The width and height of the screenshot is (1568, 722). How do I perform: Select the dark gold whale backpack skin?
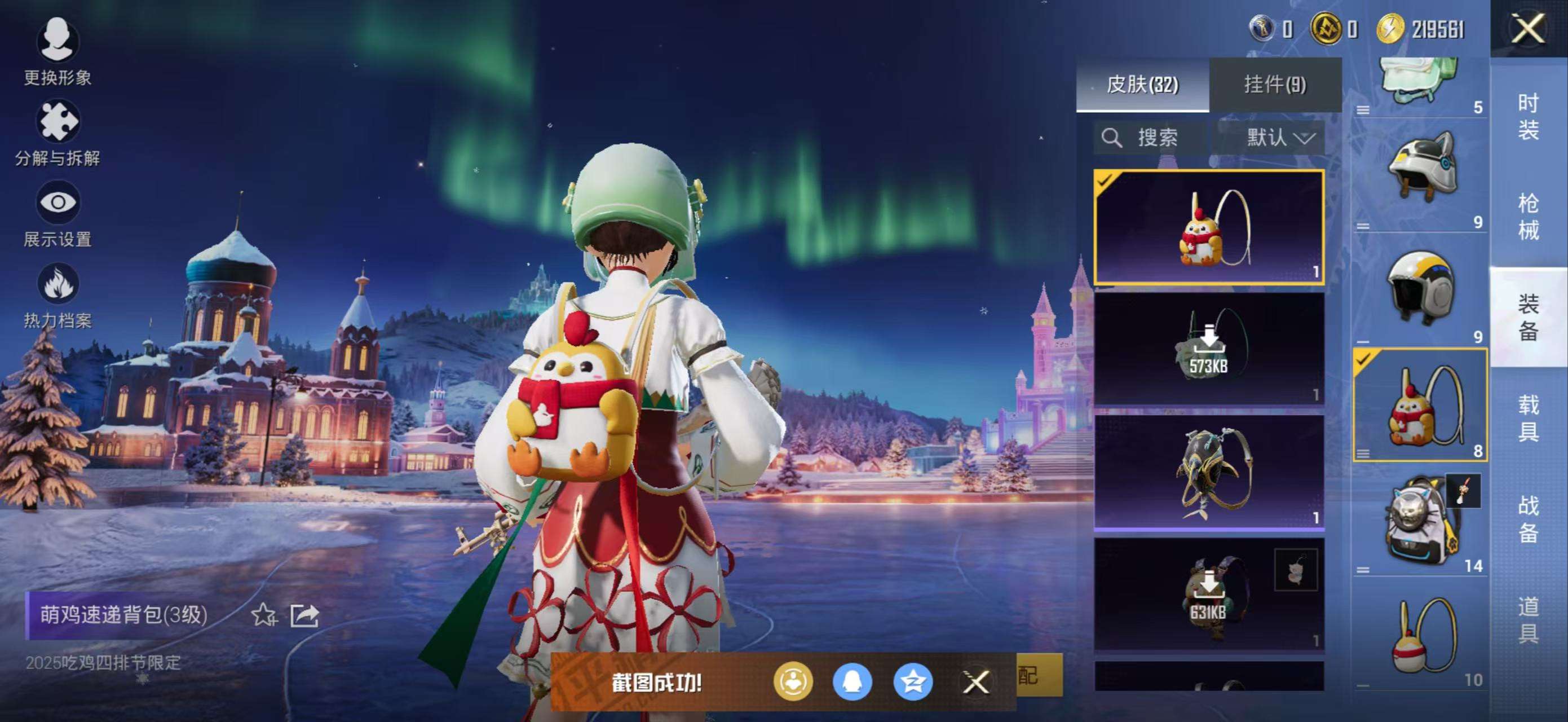[x=1208, y=472]
